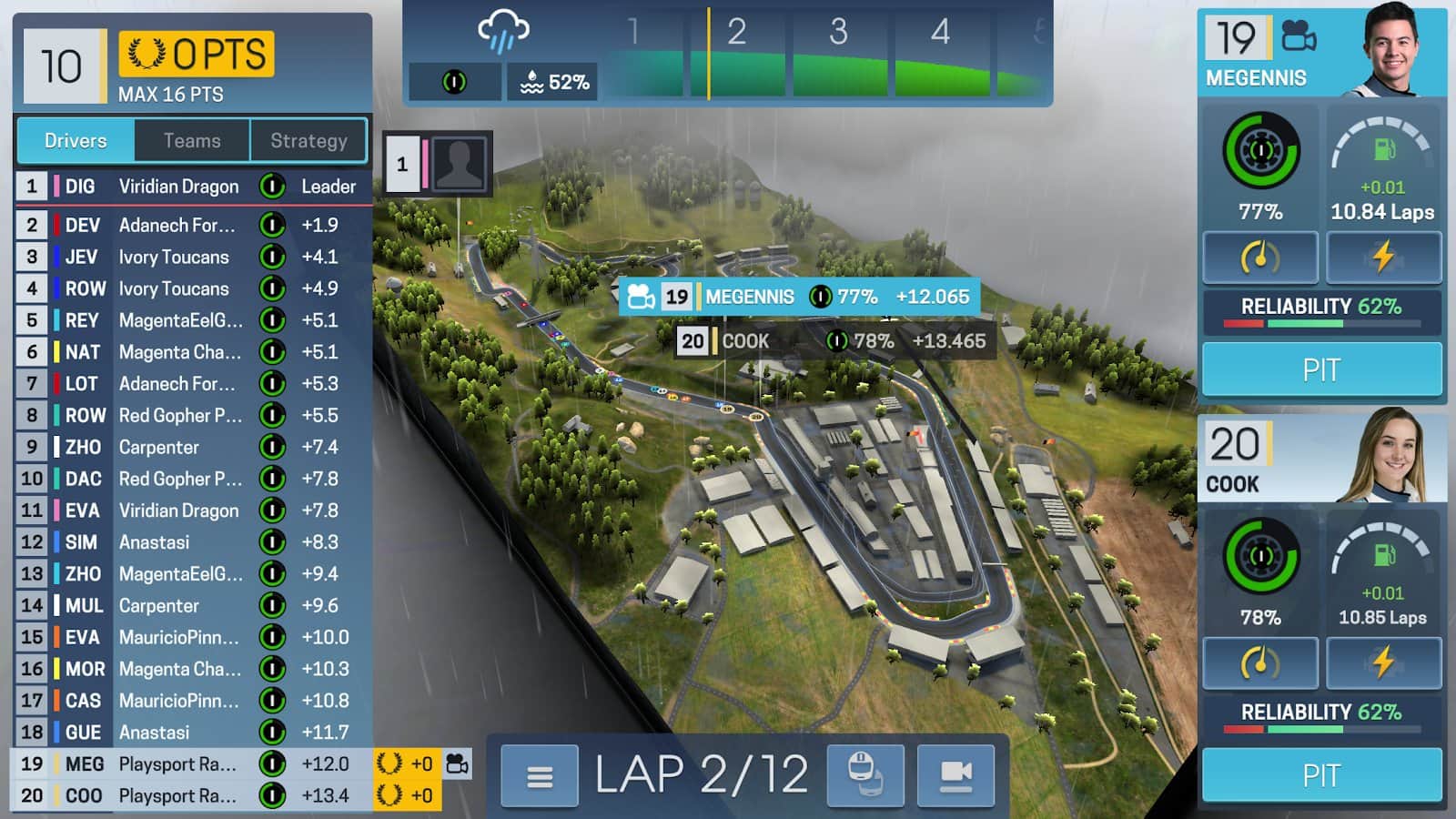Switch to the Teams tab
Screen dimensions: 1456x819
(x=192, y=141)
